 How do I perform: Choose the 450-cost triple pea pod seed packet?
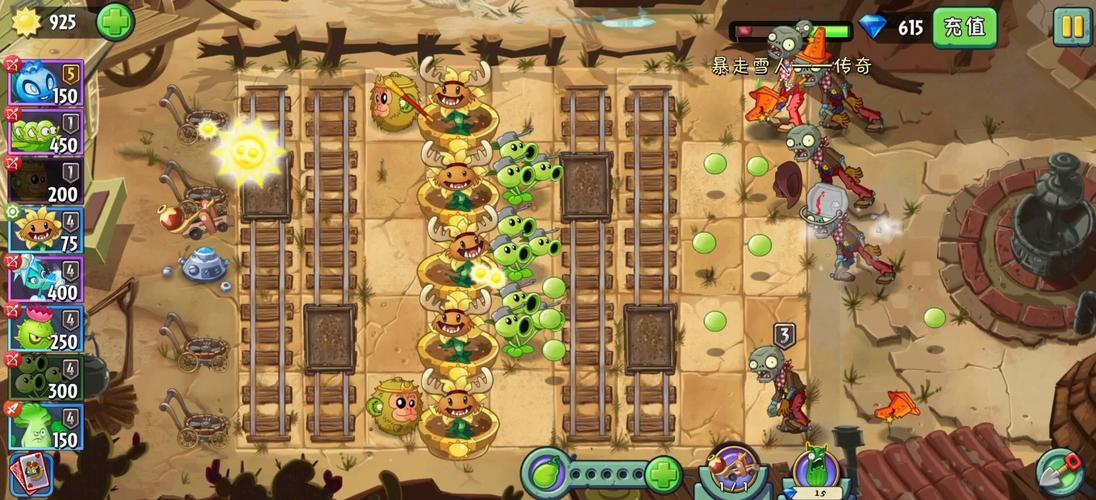(x=45, y=132)
